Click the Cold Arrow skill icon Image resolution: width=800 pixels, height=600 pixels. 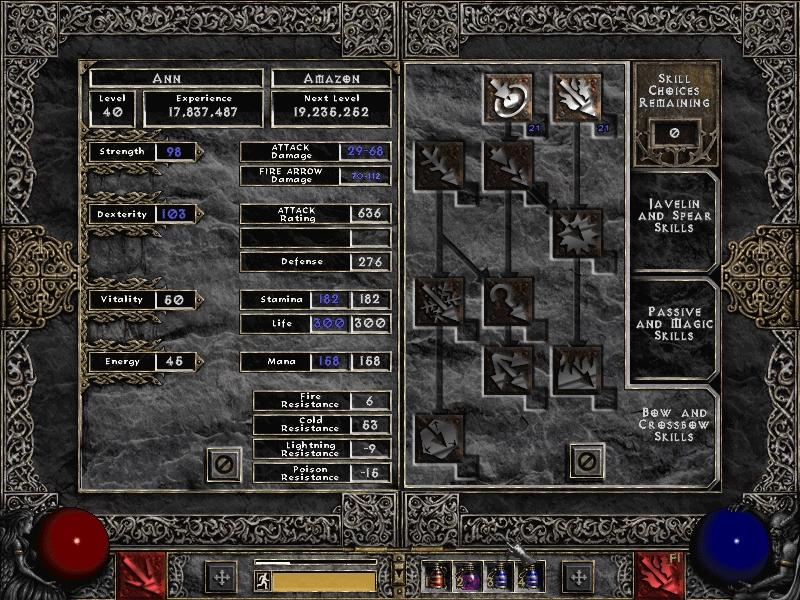[438, 164]
